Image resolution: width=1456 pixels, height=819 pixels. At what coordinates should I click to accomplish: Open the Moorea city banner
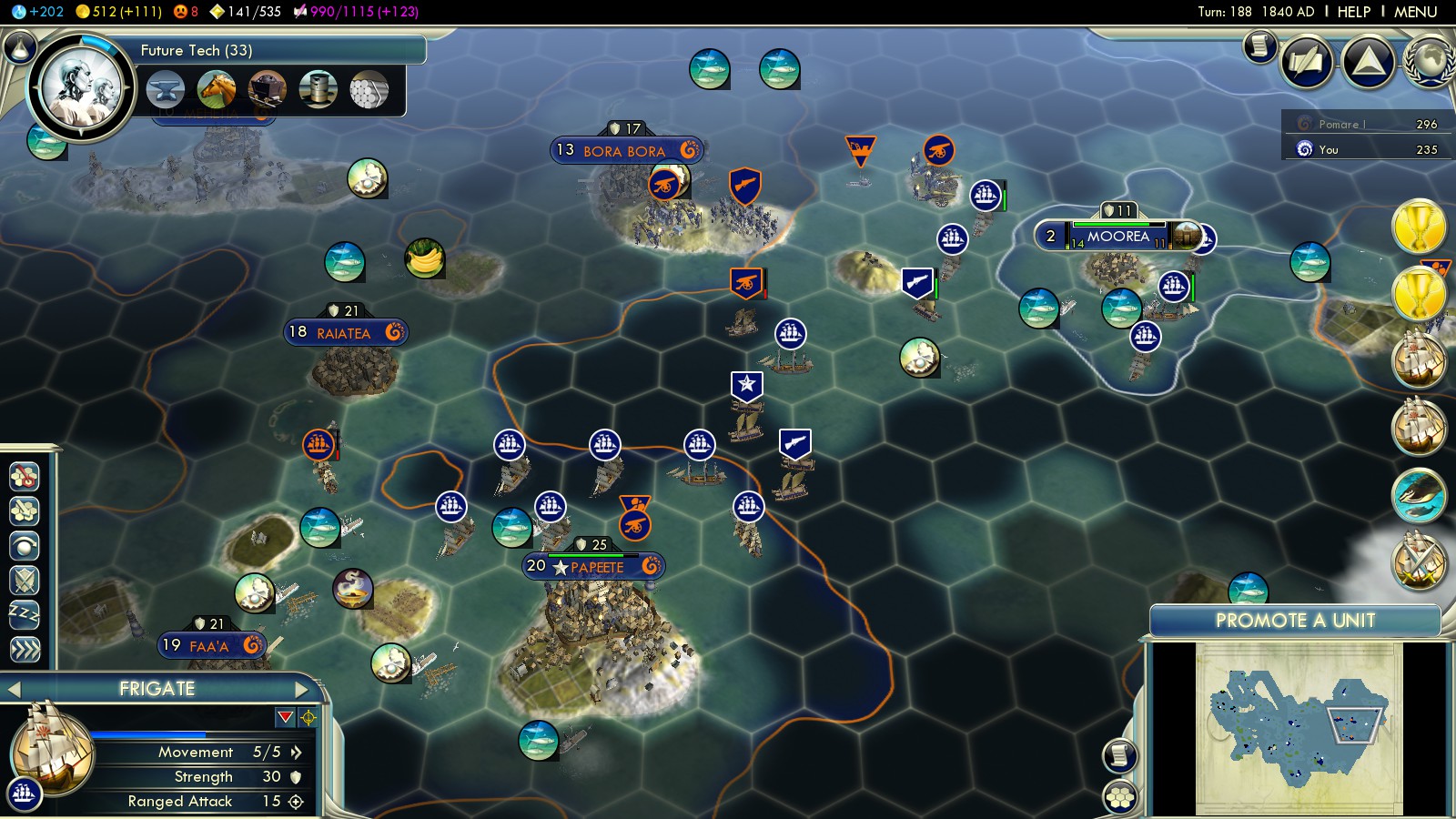coord(1118,237)
